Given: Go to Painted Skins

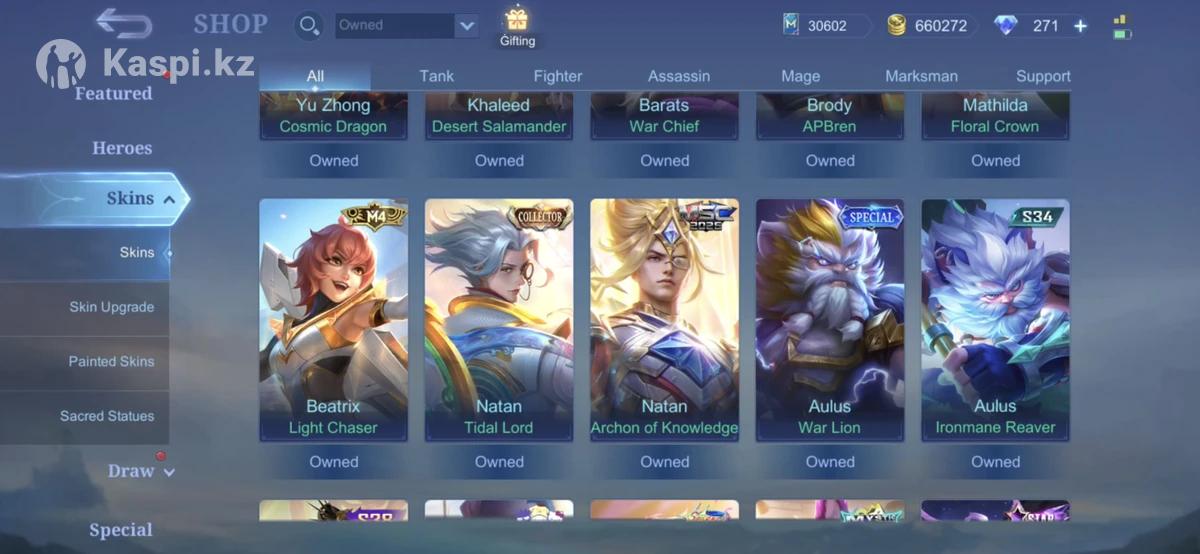Looking at the screenshot, I should tap(111, 361).
